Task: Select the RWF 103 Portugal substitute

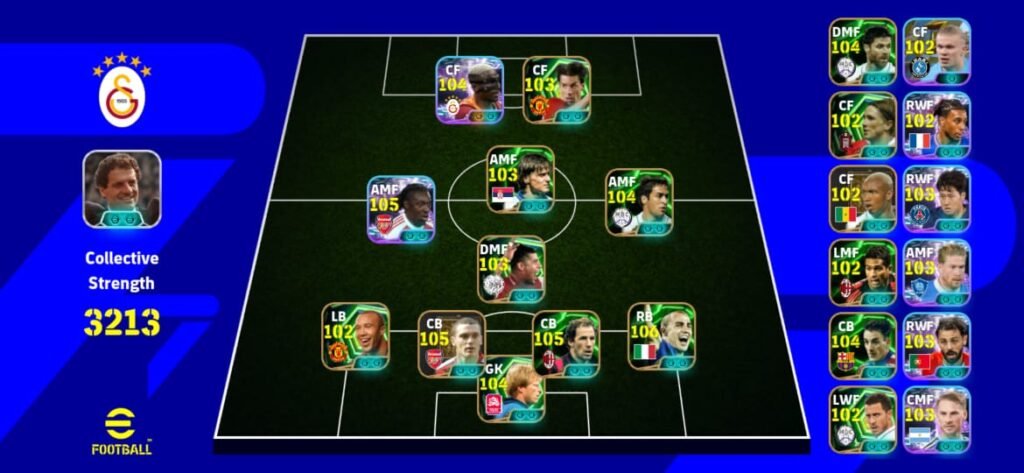Action: 936,346
